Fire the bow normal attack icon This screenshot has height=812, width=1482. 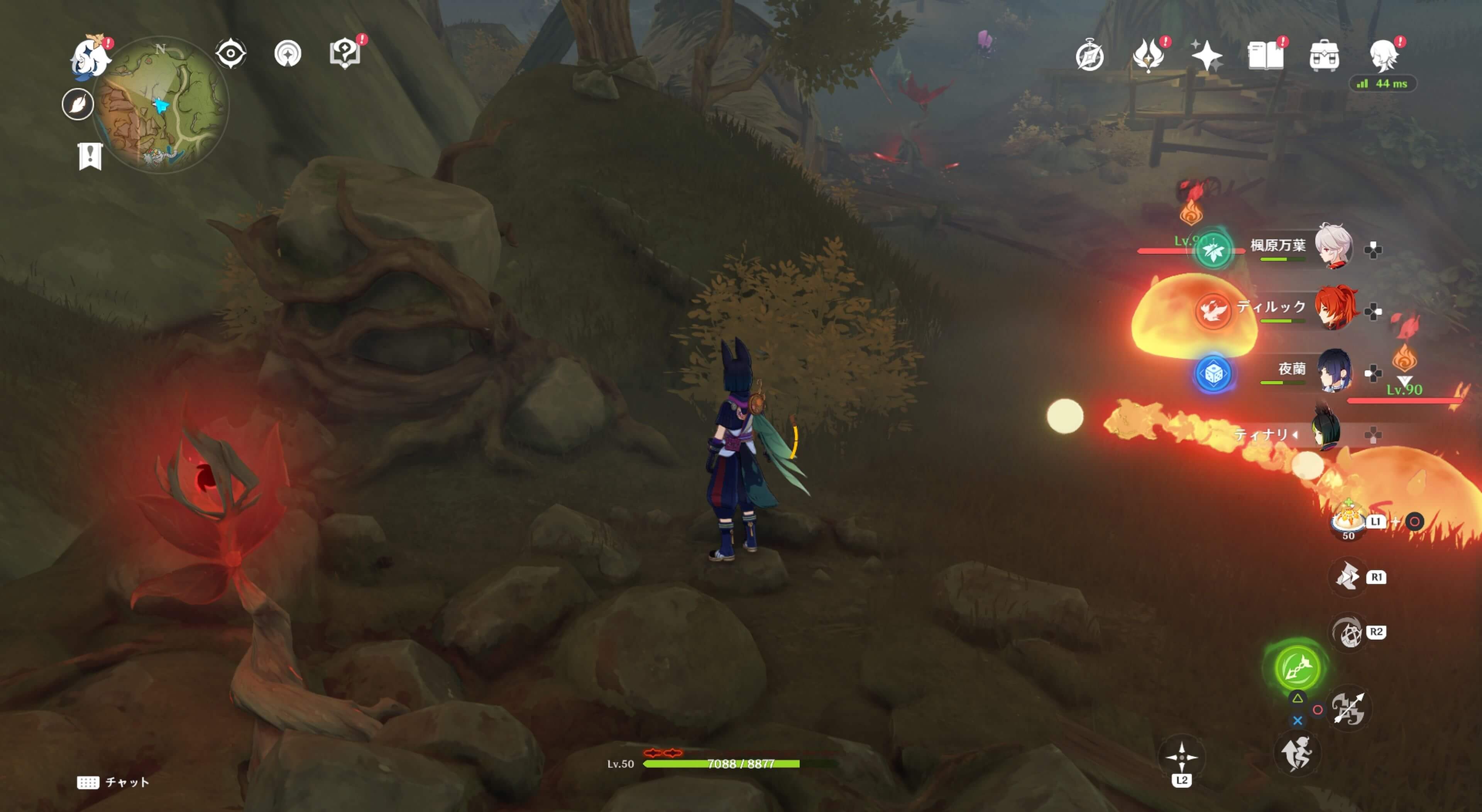coord(1348,709)
